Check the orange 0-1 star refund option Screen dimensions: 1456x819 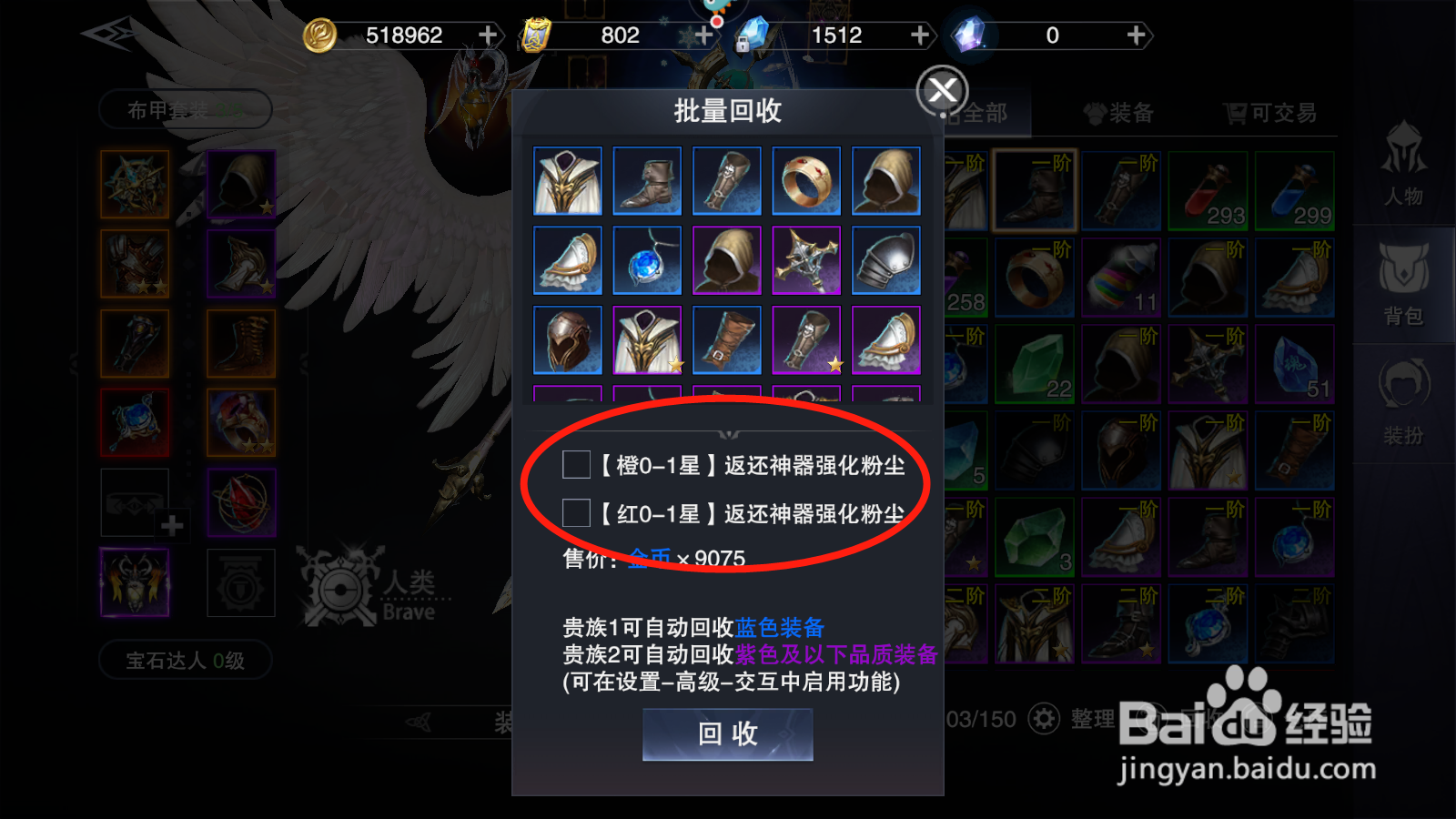(x=576, y=465)
